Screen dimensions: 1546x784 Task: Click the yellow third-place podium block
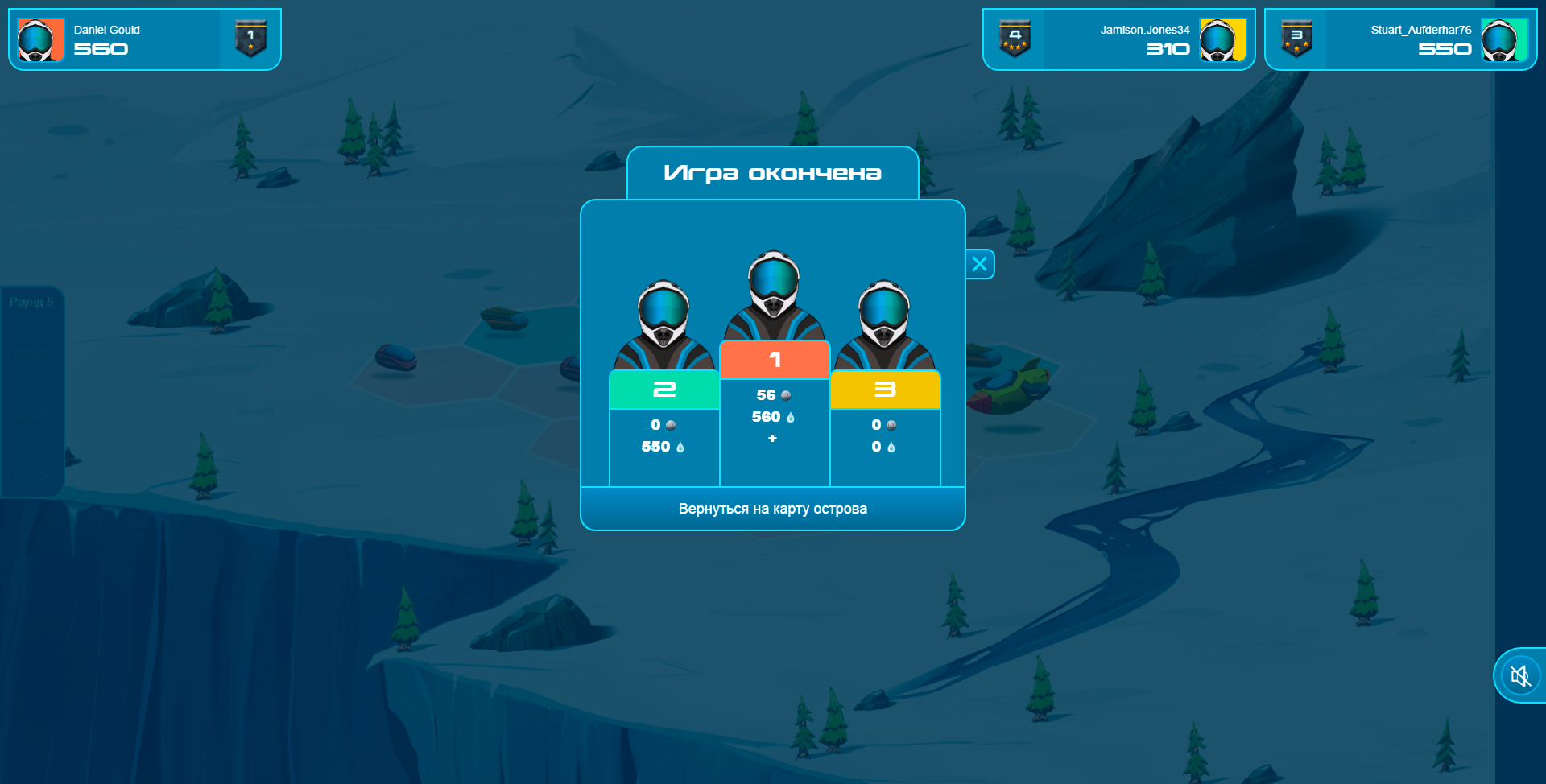pyautogui.click(x=886, y=390)
